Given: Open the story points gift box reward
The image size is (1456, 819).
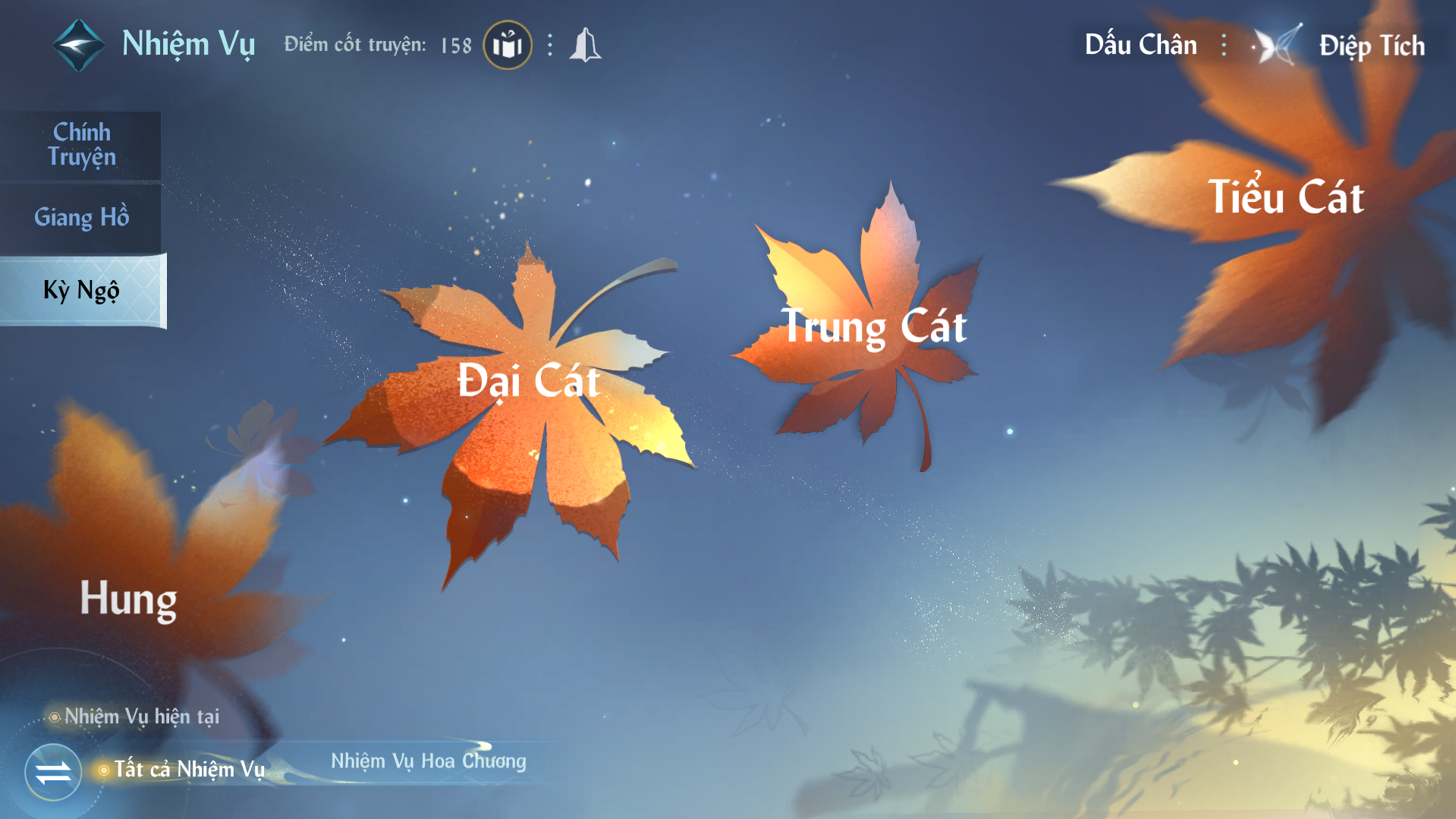Looking at the screenshot, I should coord(507,46).
